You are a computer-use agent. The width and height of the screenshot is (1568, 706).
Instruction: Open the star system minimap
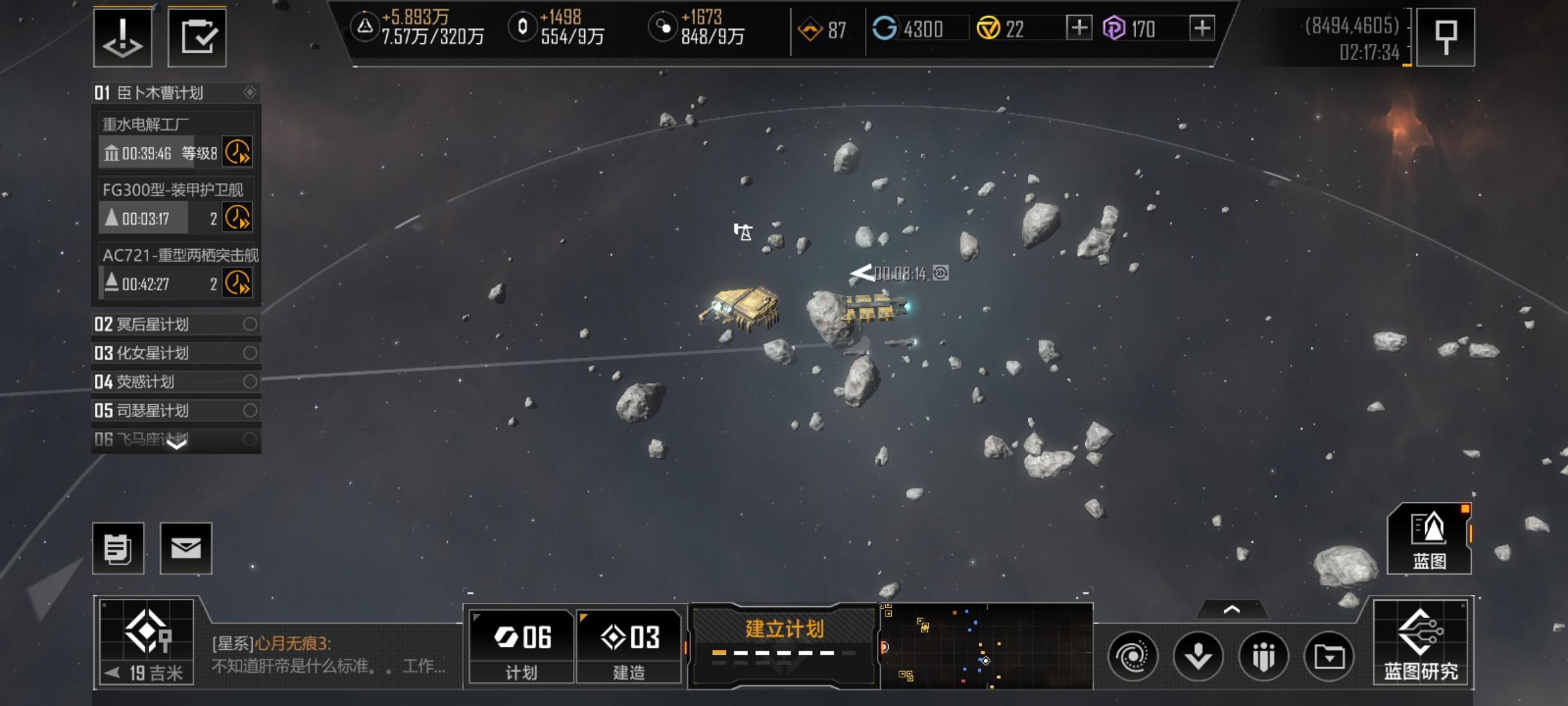coord(987,646)
